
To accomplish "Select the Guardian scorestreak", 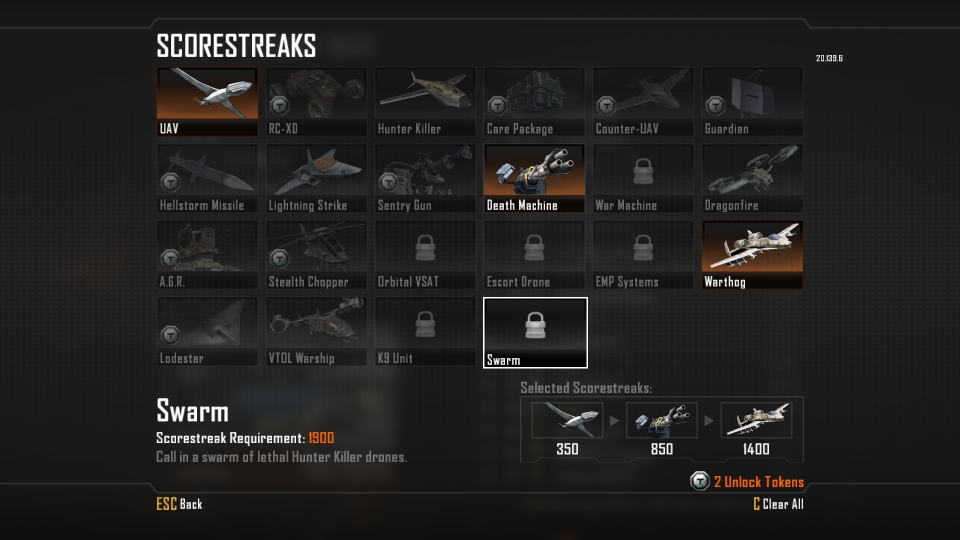I will [x=752, y=102].
